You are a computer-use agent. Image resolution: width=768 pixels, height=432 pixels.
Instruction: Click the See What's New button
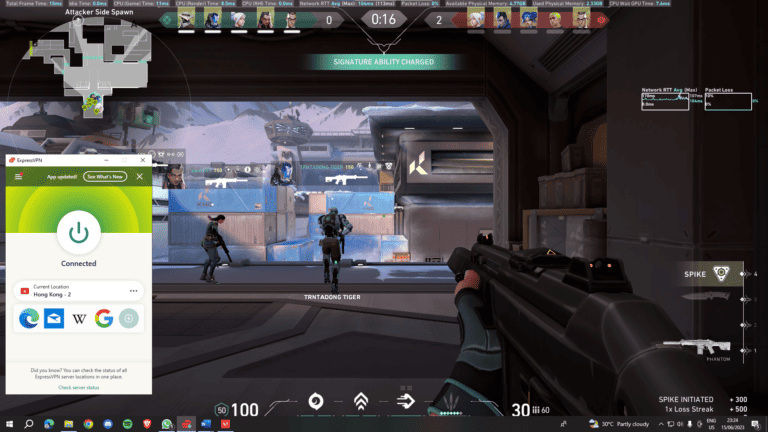click(x=105, y=176)
